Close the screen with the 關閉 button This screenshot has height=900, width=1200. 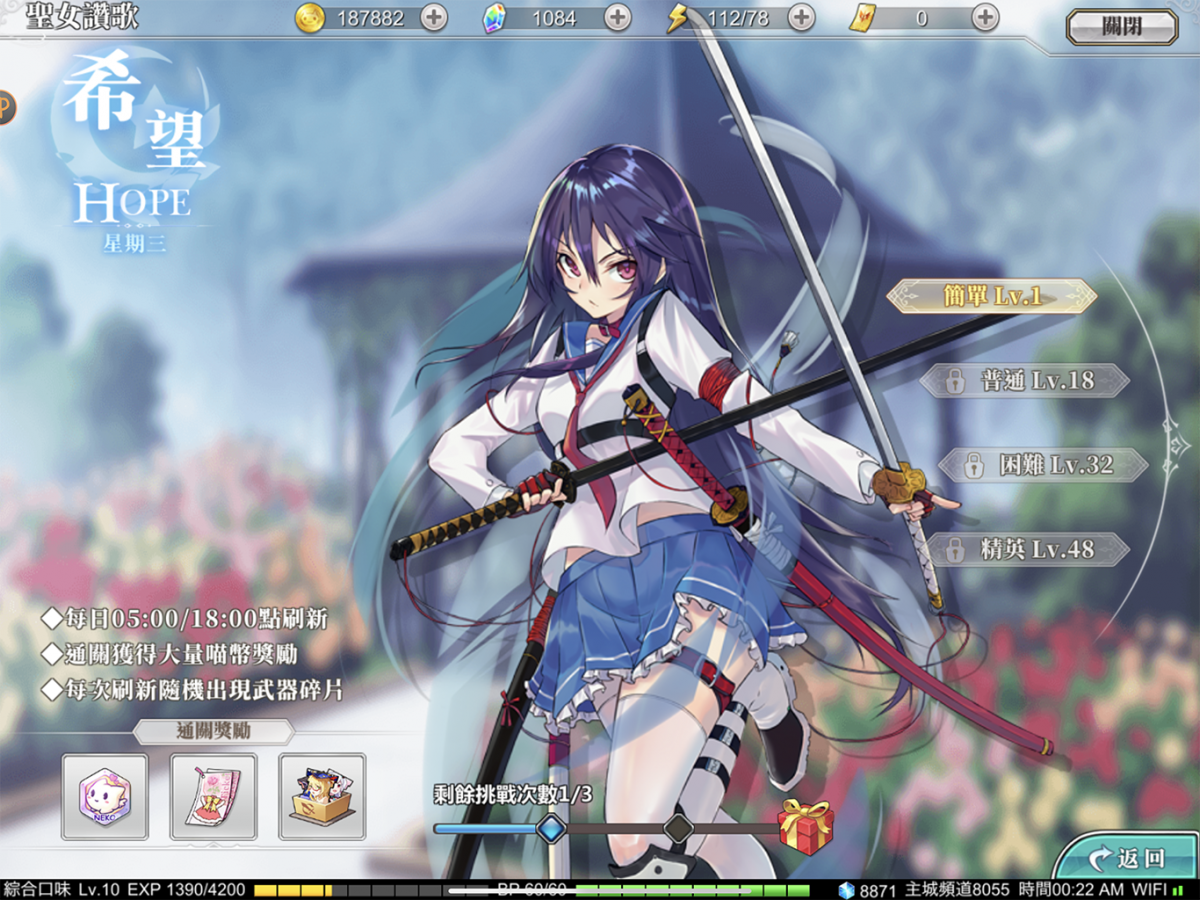click(1121, 27)
